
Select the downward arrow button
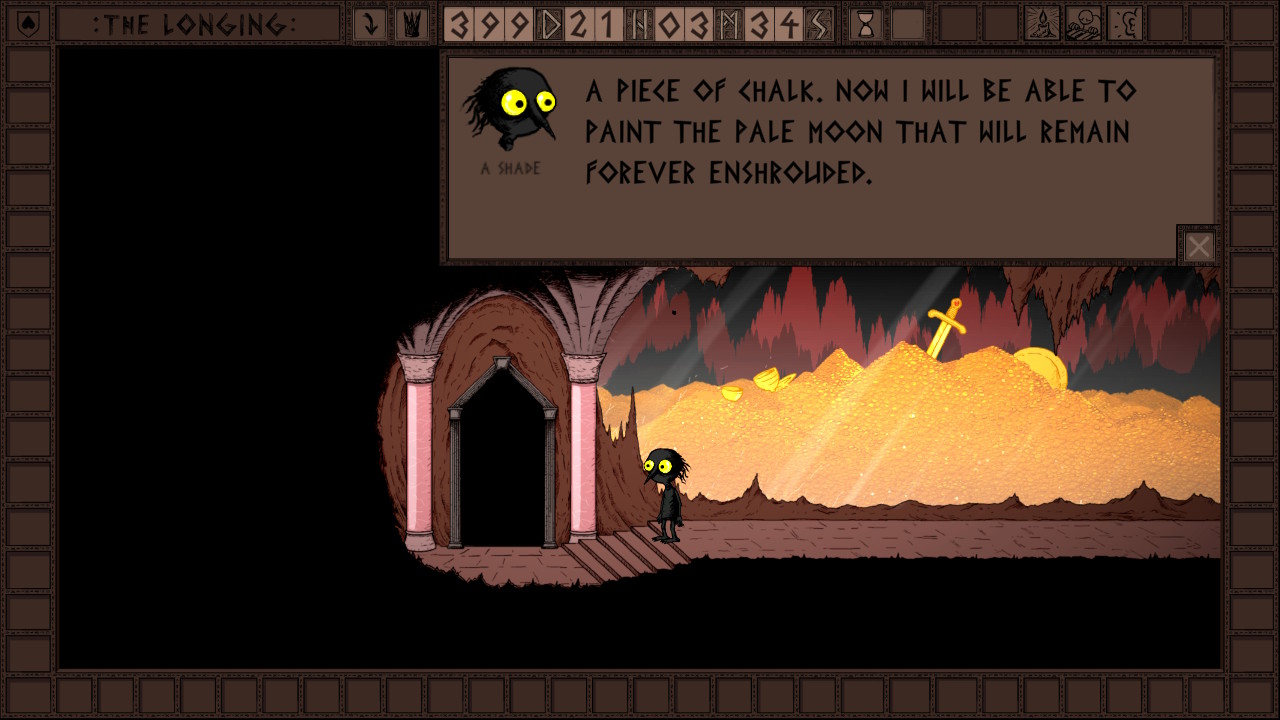point(370,24)
